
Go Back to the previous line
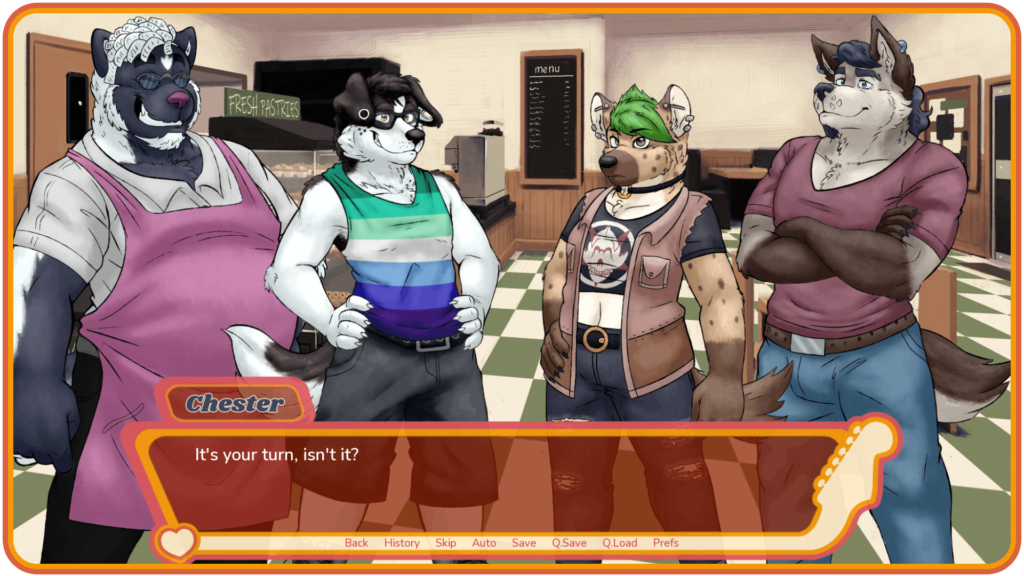356,543
